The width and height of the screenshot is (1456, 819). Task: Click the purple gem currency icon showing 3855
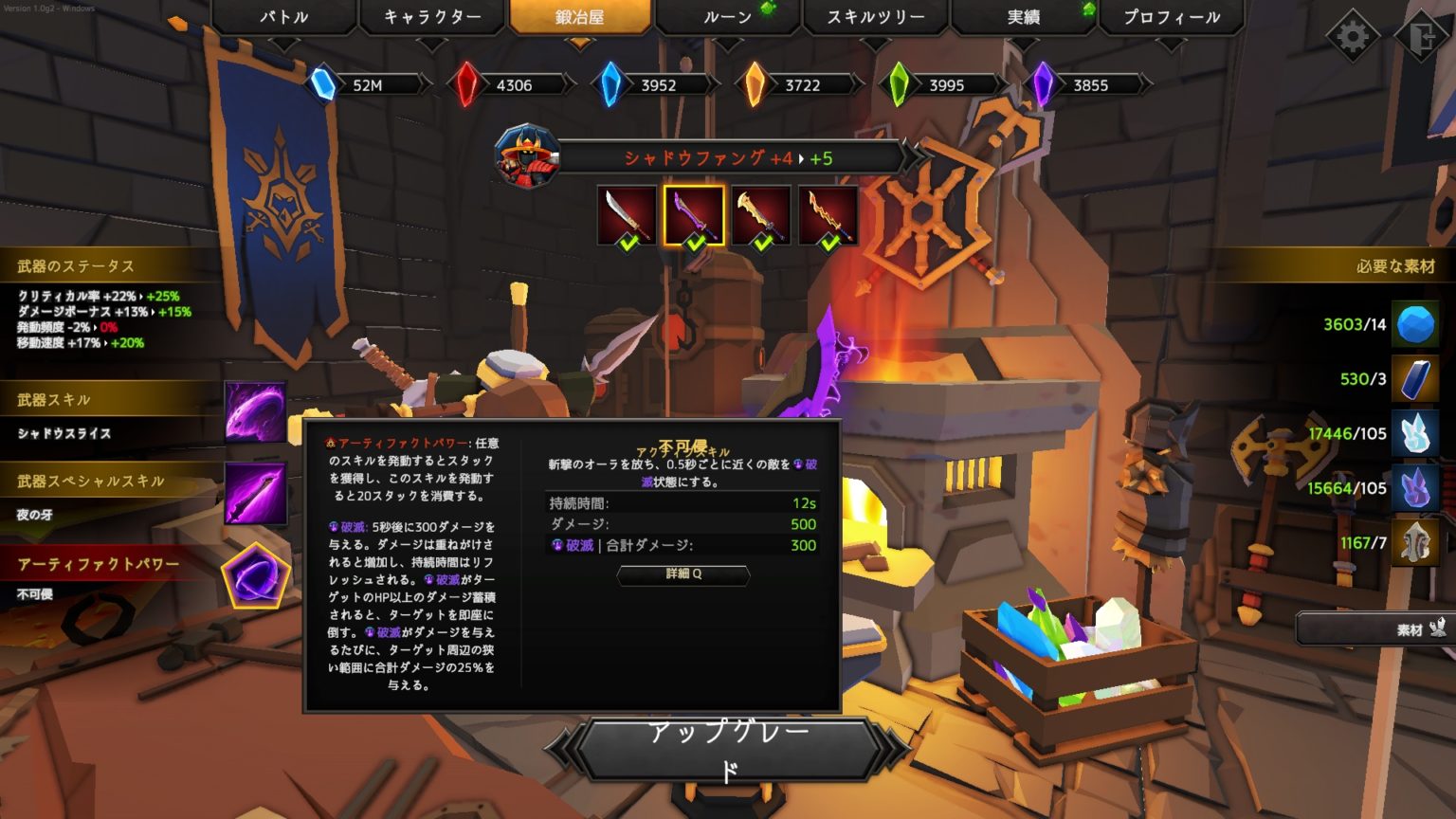pos(1043,82)
